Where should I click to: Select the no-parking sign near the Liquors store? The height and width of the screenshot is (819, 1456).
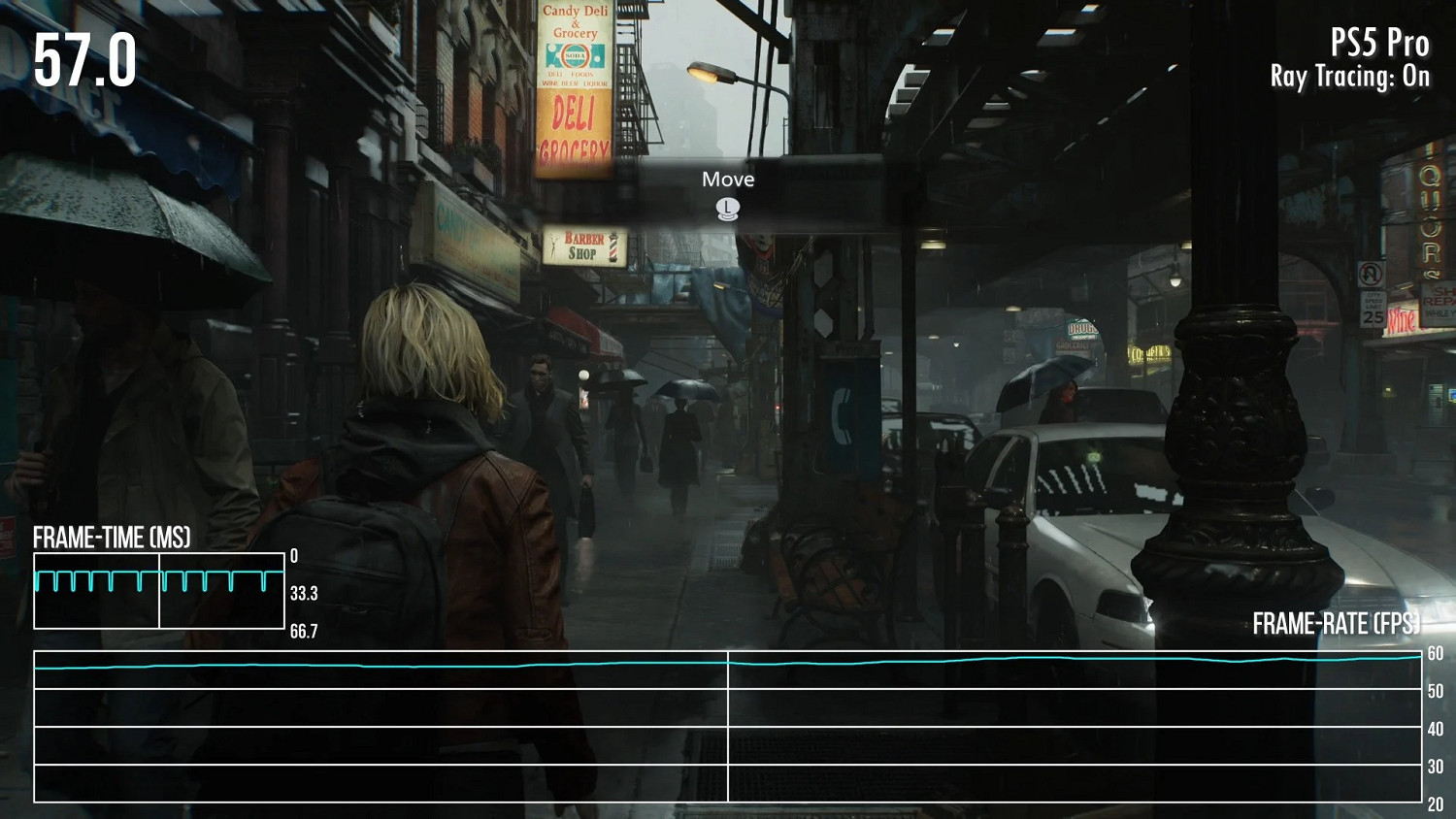(1369, 275)
